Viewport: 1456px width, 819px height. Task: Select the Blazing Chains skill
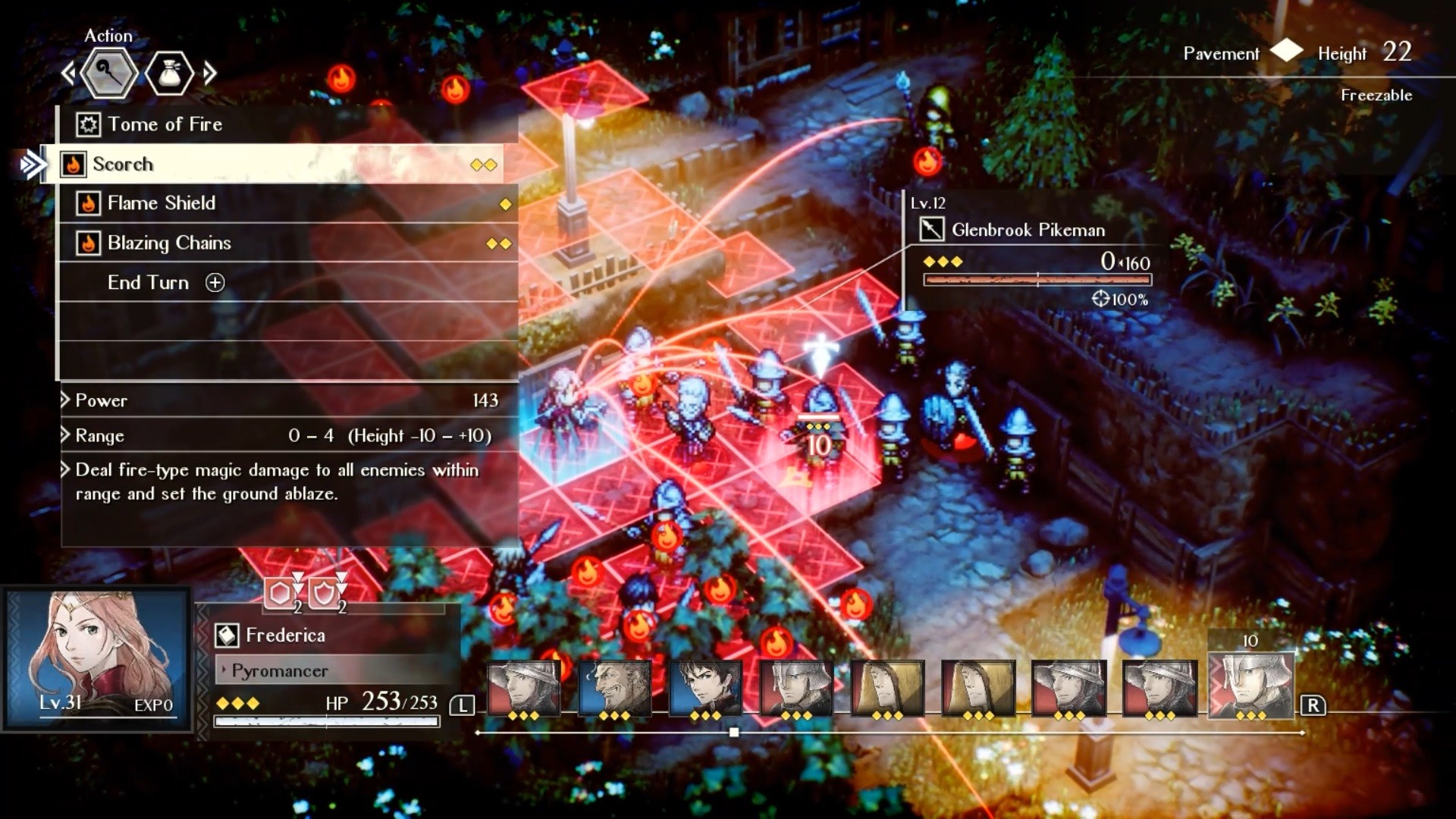click(170, 243)
